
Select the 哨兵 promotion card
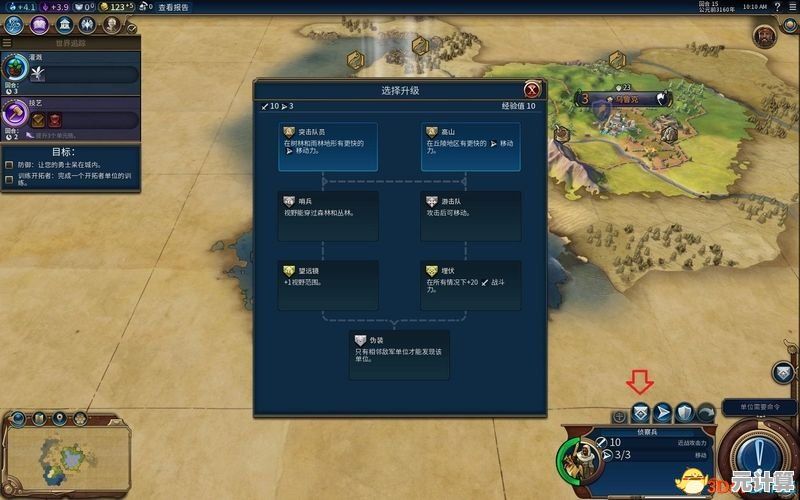click(328, 216)
